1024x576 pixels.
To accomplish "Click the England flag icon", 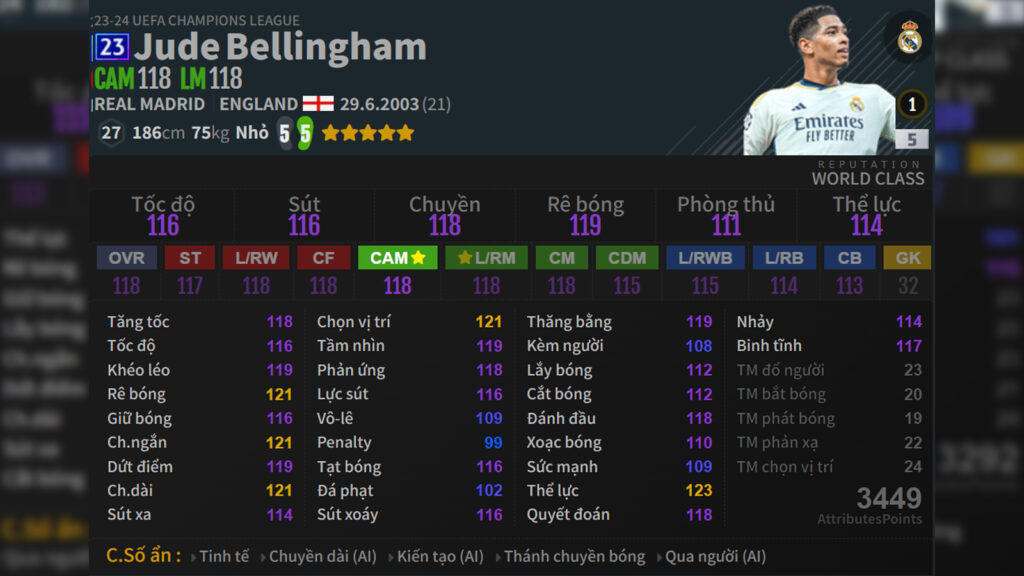I will [318, 104].
